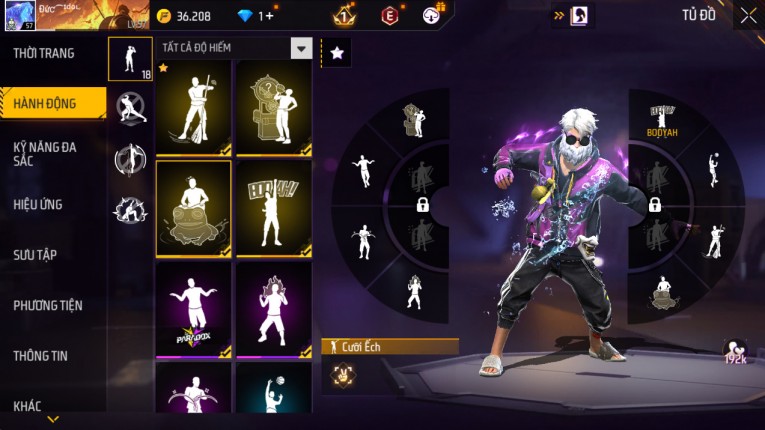Go to KỸ NĂNG ĐA SẮC section
765x430 pixels.
45,153
